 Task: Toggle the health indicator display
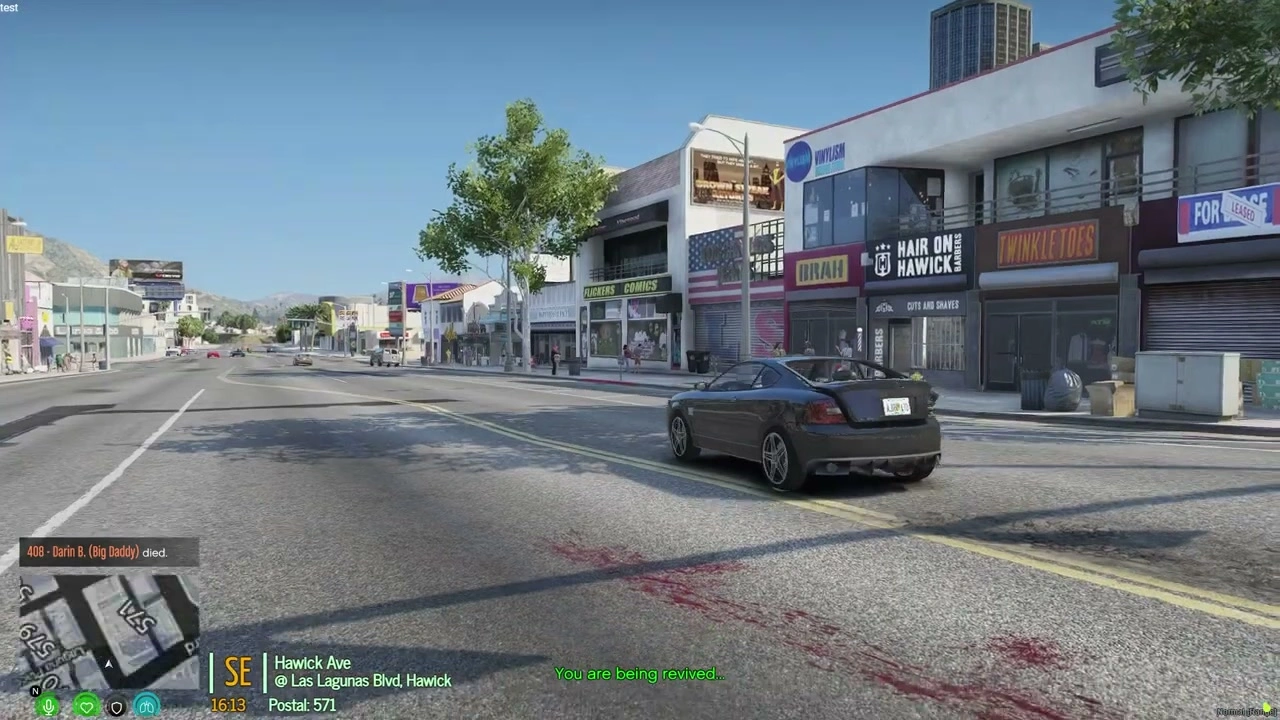(x=86, y=707)
